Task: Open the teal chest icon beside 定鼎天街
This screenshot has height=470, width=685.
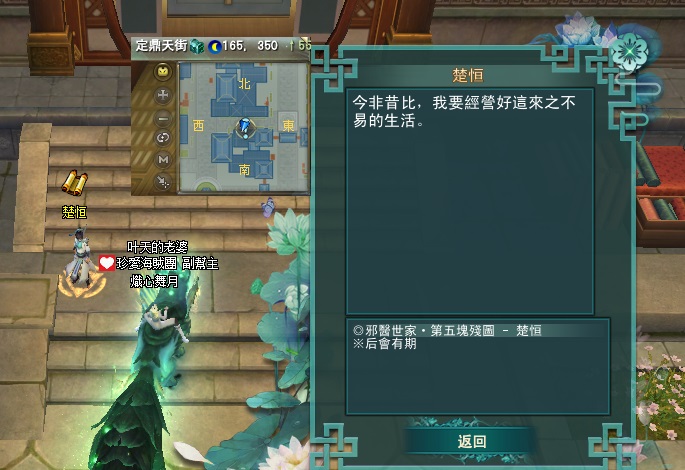Action: [x=197, y=46]
